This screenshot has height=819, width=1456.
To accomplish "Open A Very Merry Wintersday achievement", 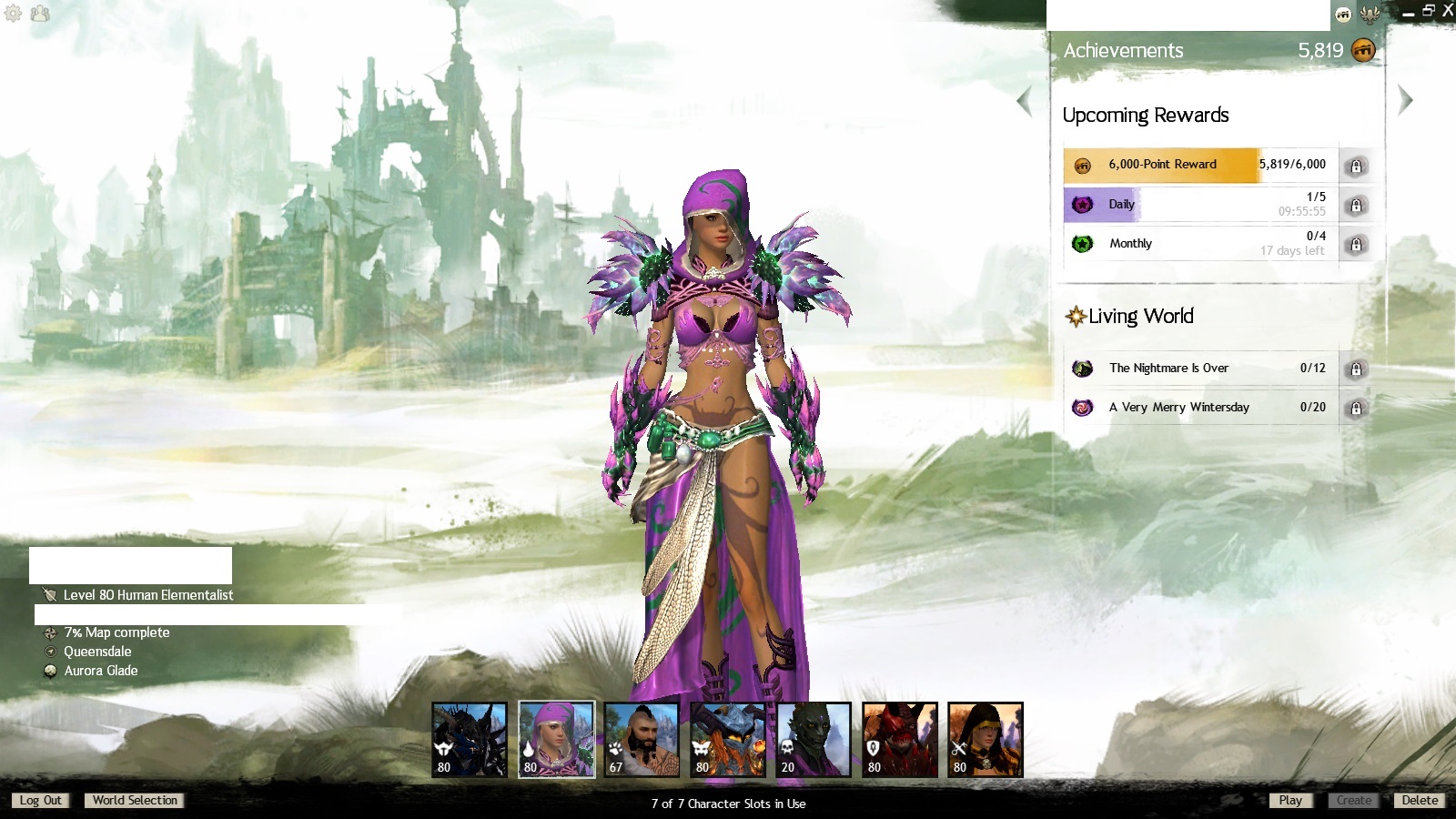I will point(1201,408).
